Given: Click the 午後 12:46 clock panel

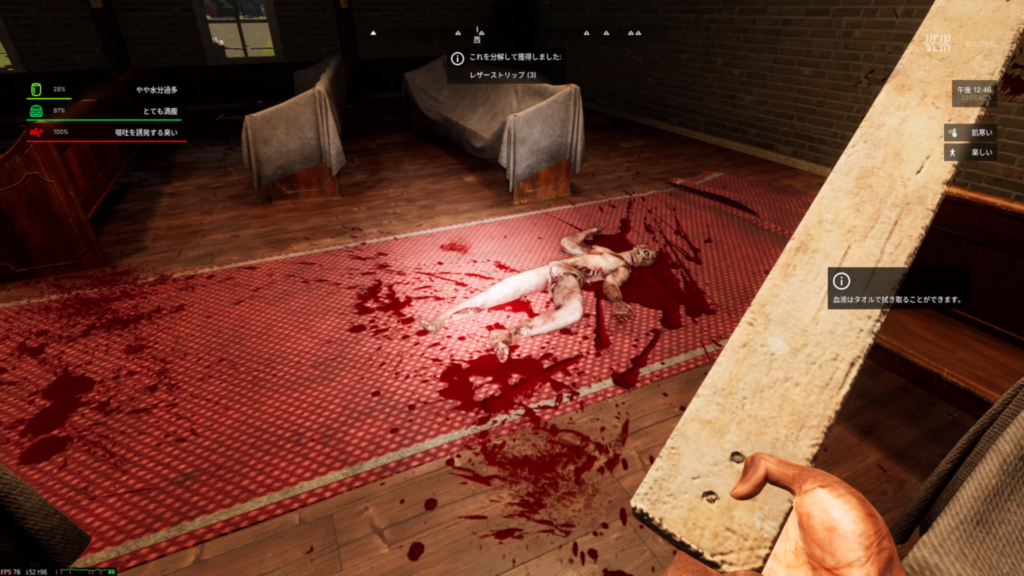Looking at the screenshot, I should 974,93.
